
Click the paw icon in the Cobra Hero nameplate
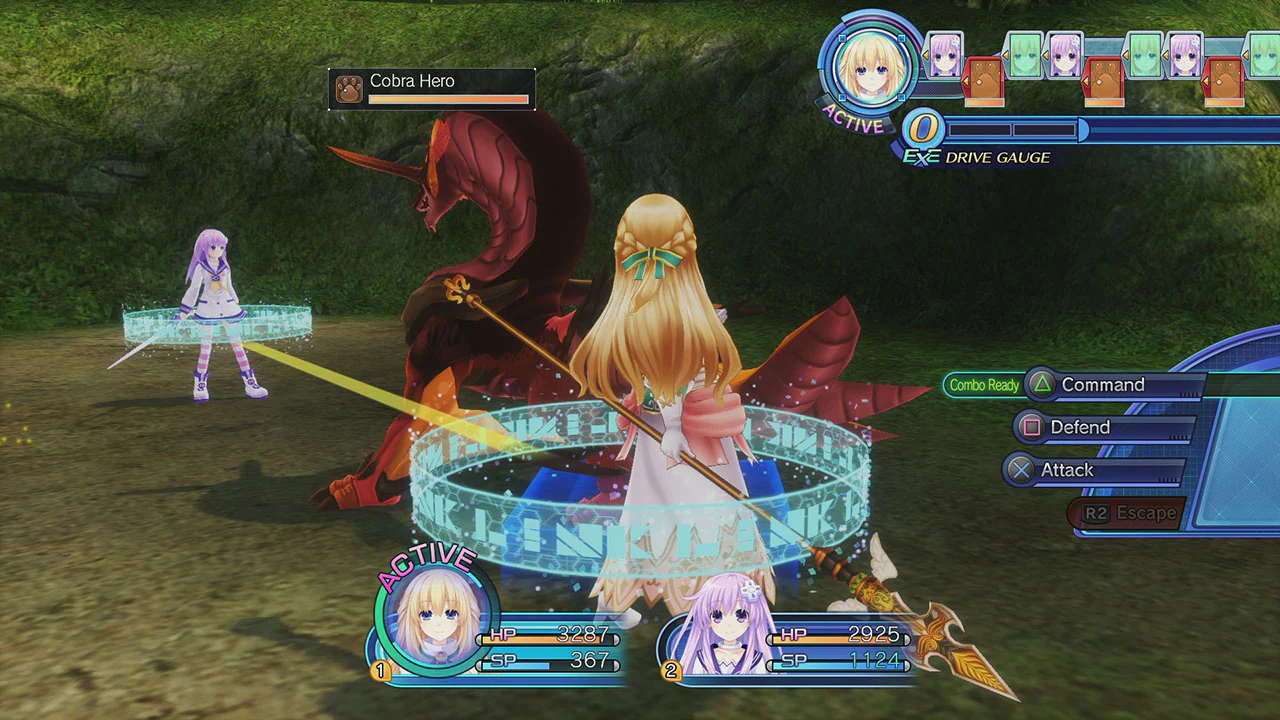point(350,88)
